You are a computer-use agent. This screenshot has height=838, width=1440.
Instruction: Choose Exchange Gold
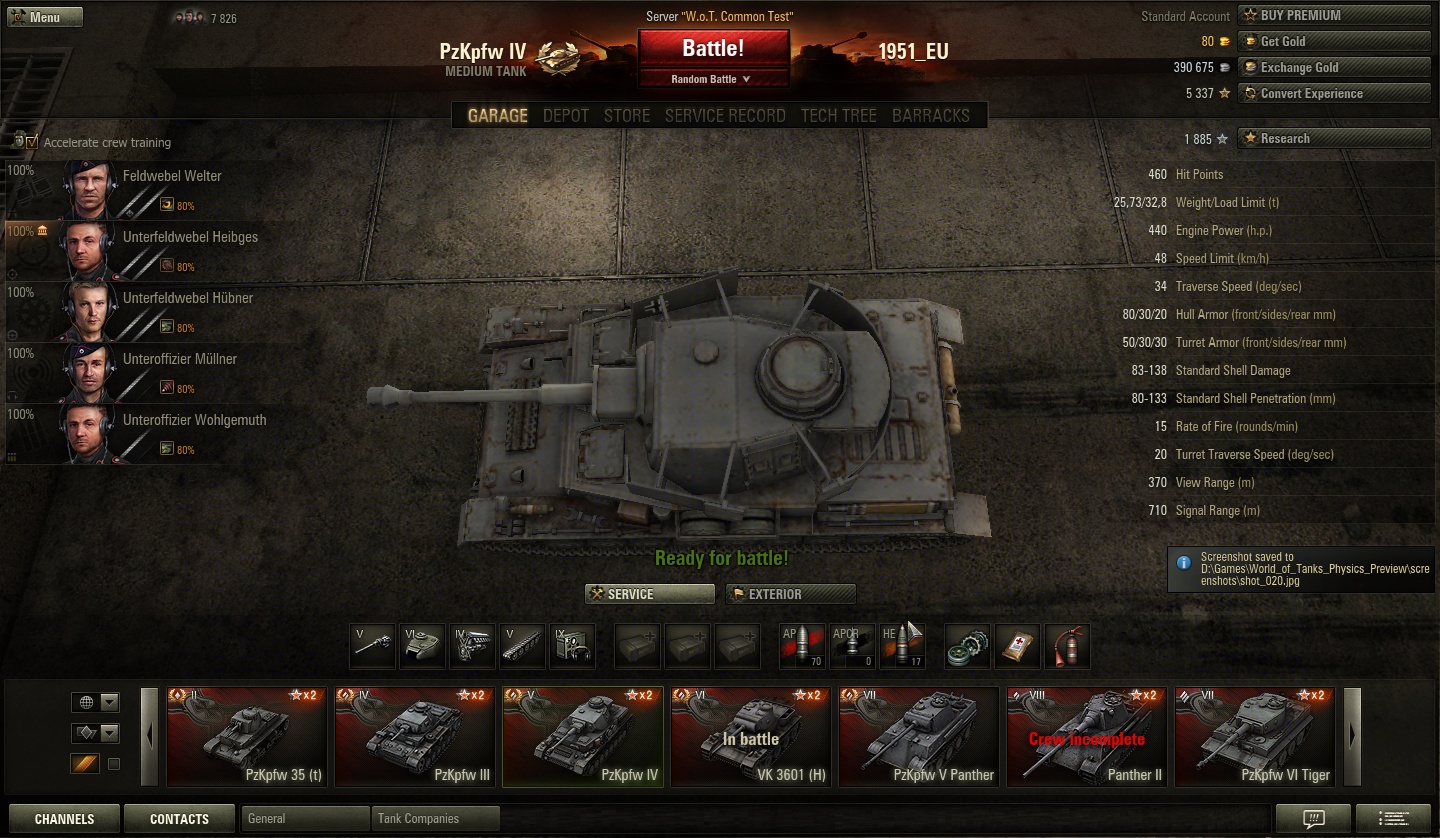[1334, 67]
